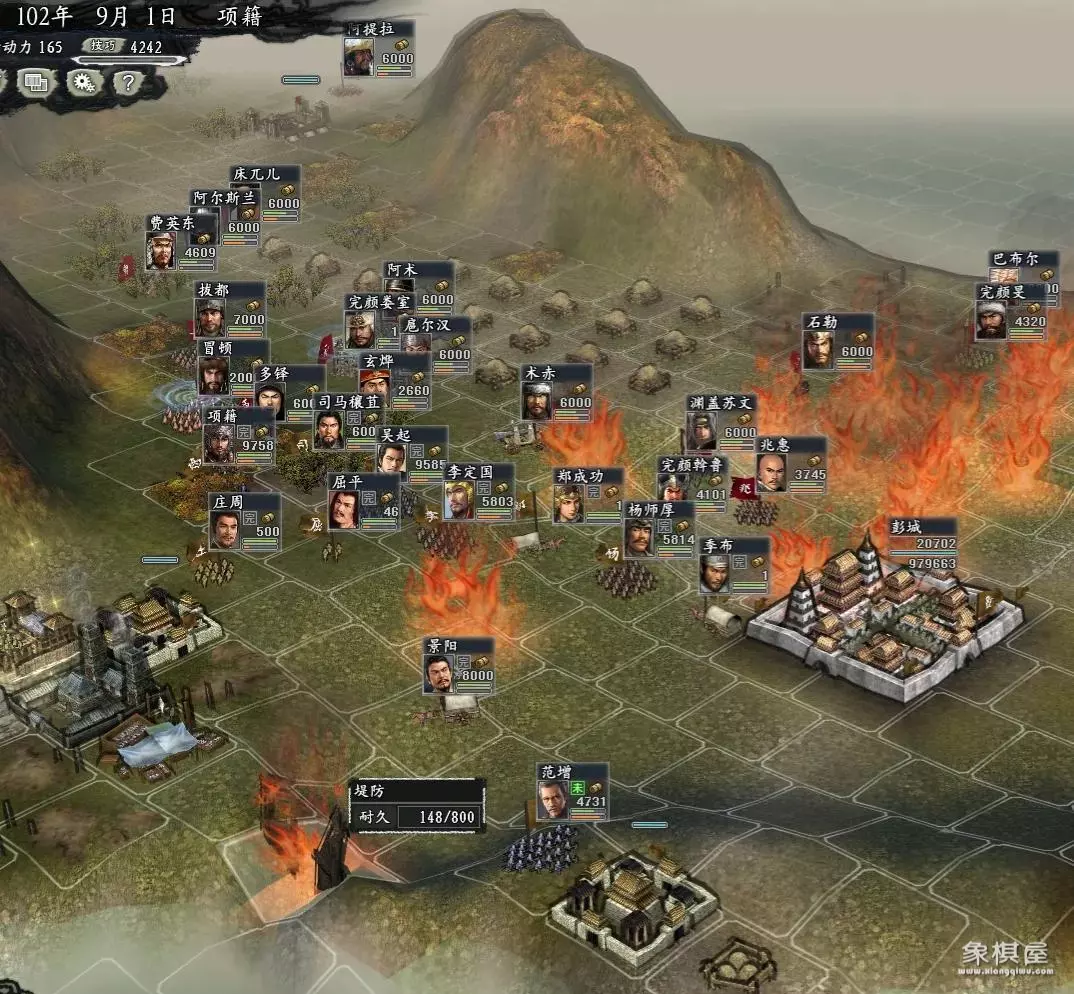Viewport: 1074px width, 994px height.
Task: Open the 彭城 city label
Action: (x=922, y=545)
